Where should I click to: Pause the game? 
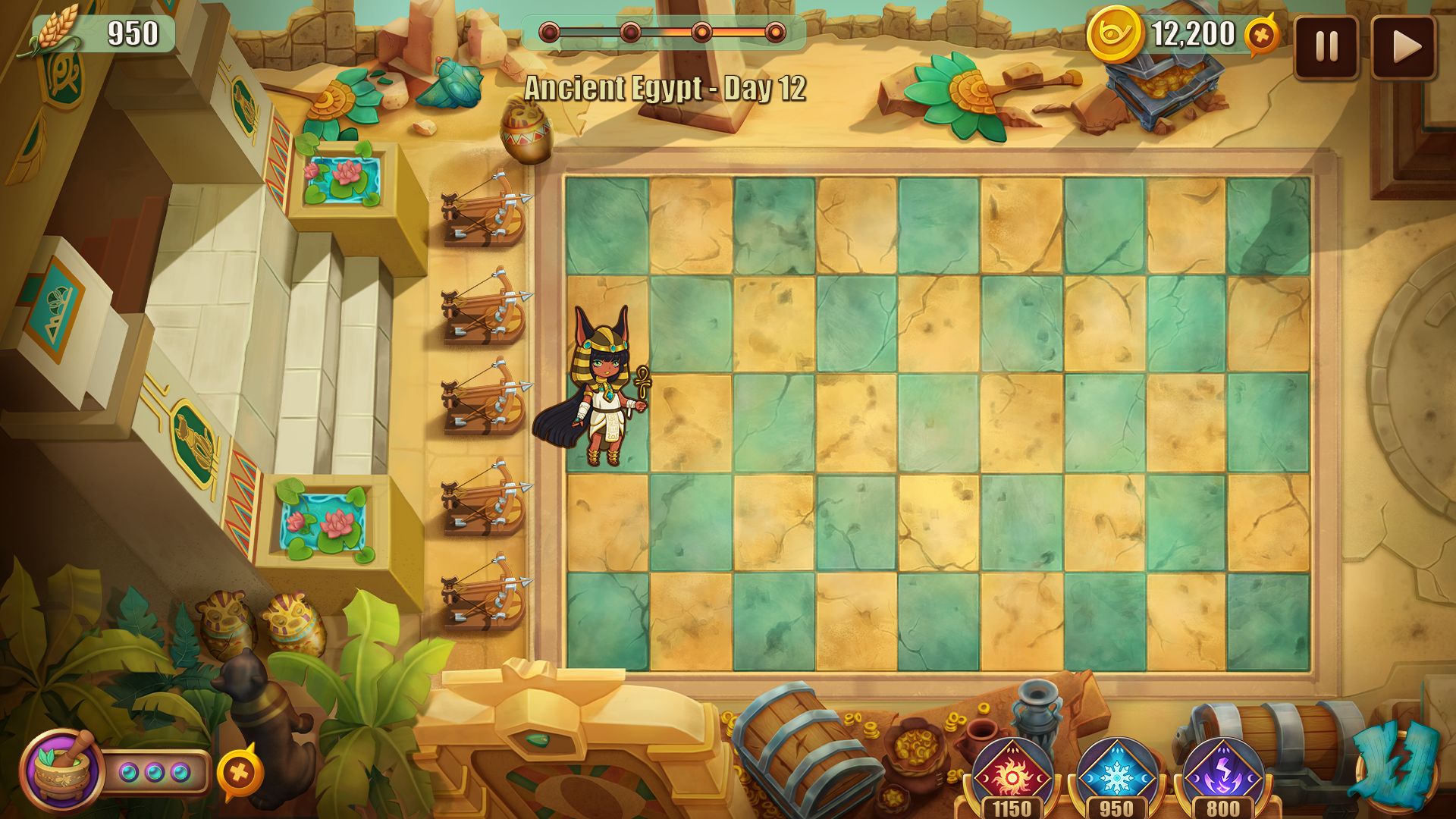coord(1326,47)
